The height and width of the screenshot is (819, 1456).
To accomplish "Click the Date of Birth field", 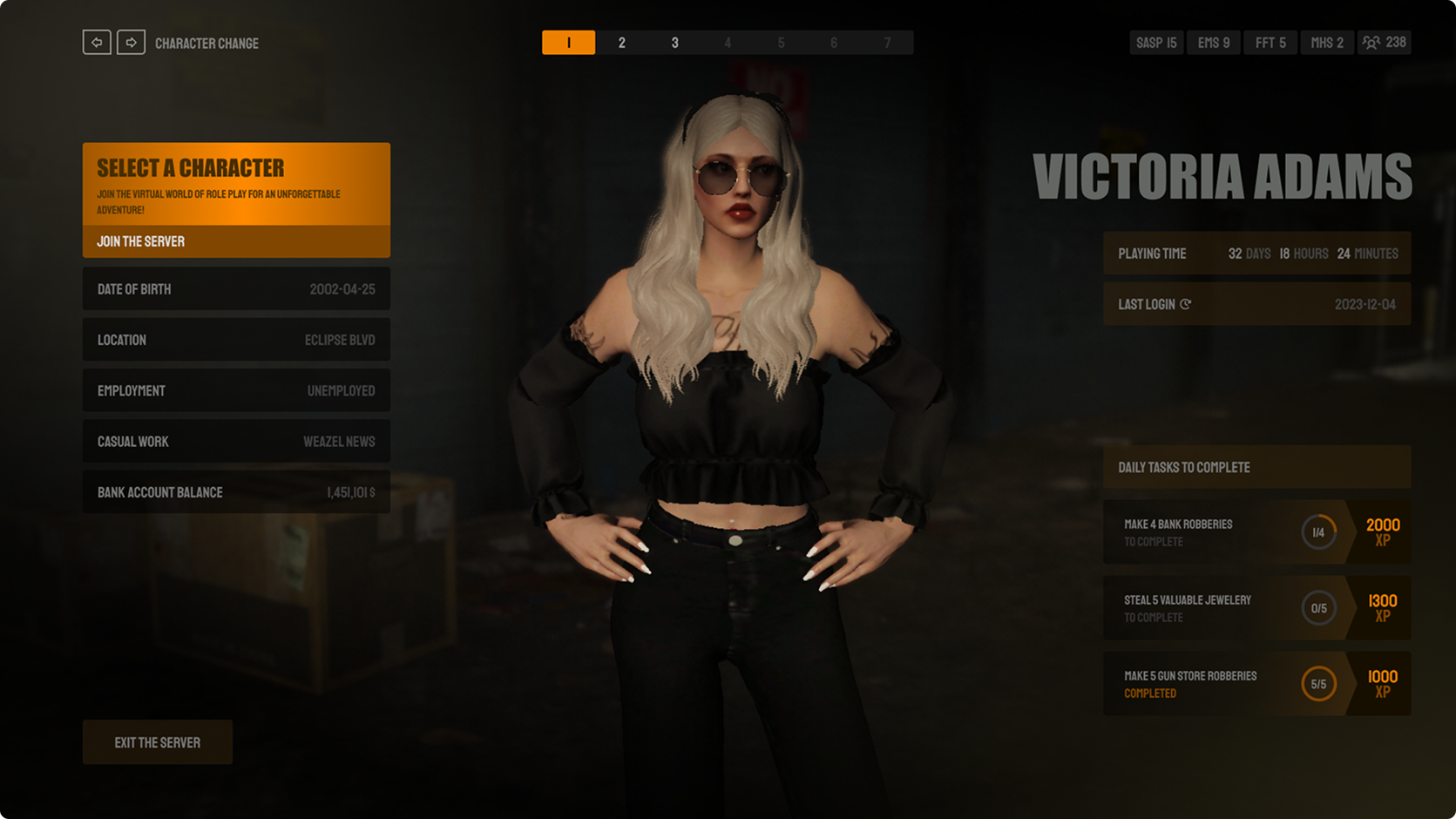I will [236, 289].
